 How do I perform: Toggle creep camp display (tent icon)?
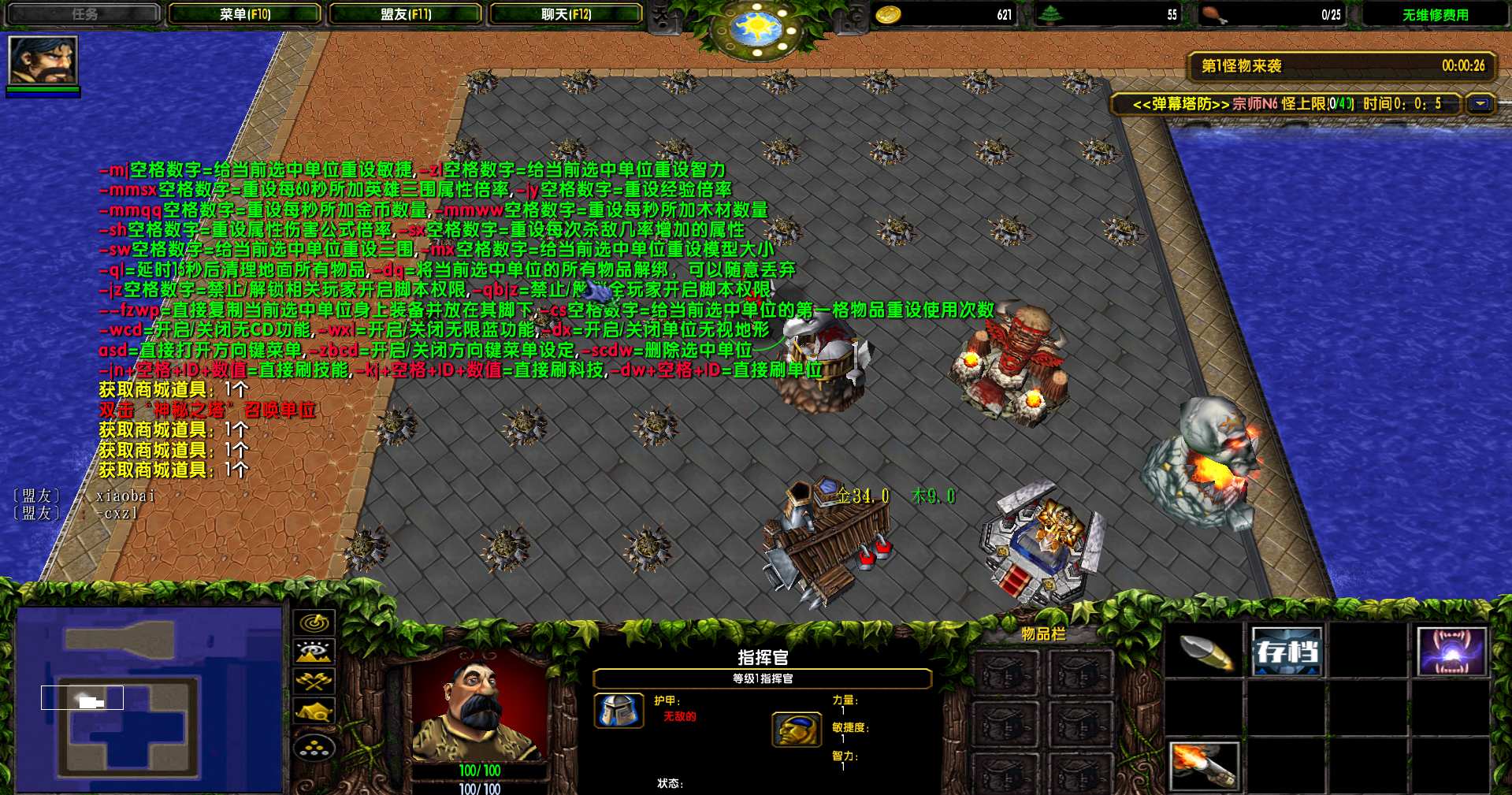[314, 712]
